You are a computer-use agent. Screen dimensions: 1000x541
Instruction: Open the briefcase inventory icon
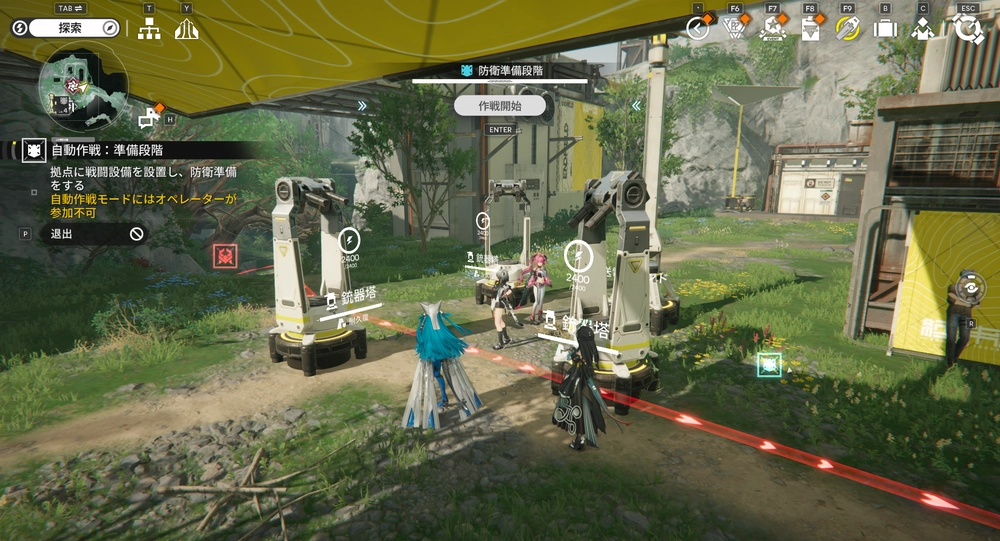tap(885, 29)
